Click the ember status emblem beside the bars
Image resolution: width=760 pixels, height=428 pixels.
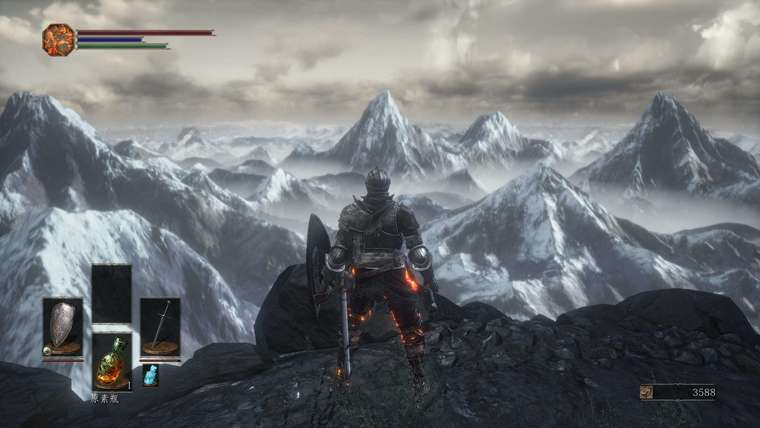coord(58,39)
